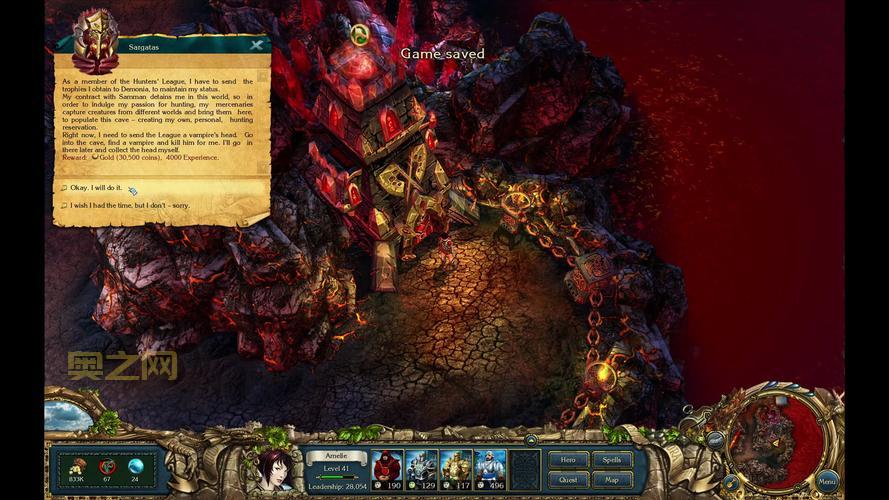The width and height of the screenshot is (889, 500).
Task: Select the white-bearded troop stack of 496
Action: (x=490, y=468)
